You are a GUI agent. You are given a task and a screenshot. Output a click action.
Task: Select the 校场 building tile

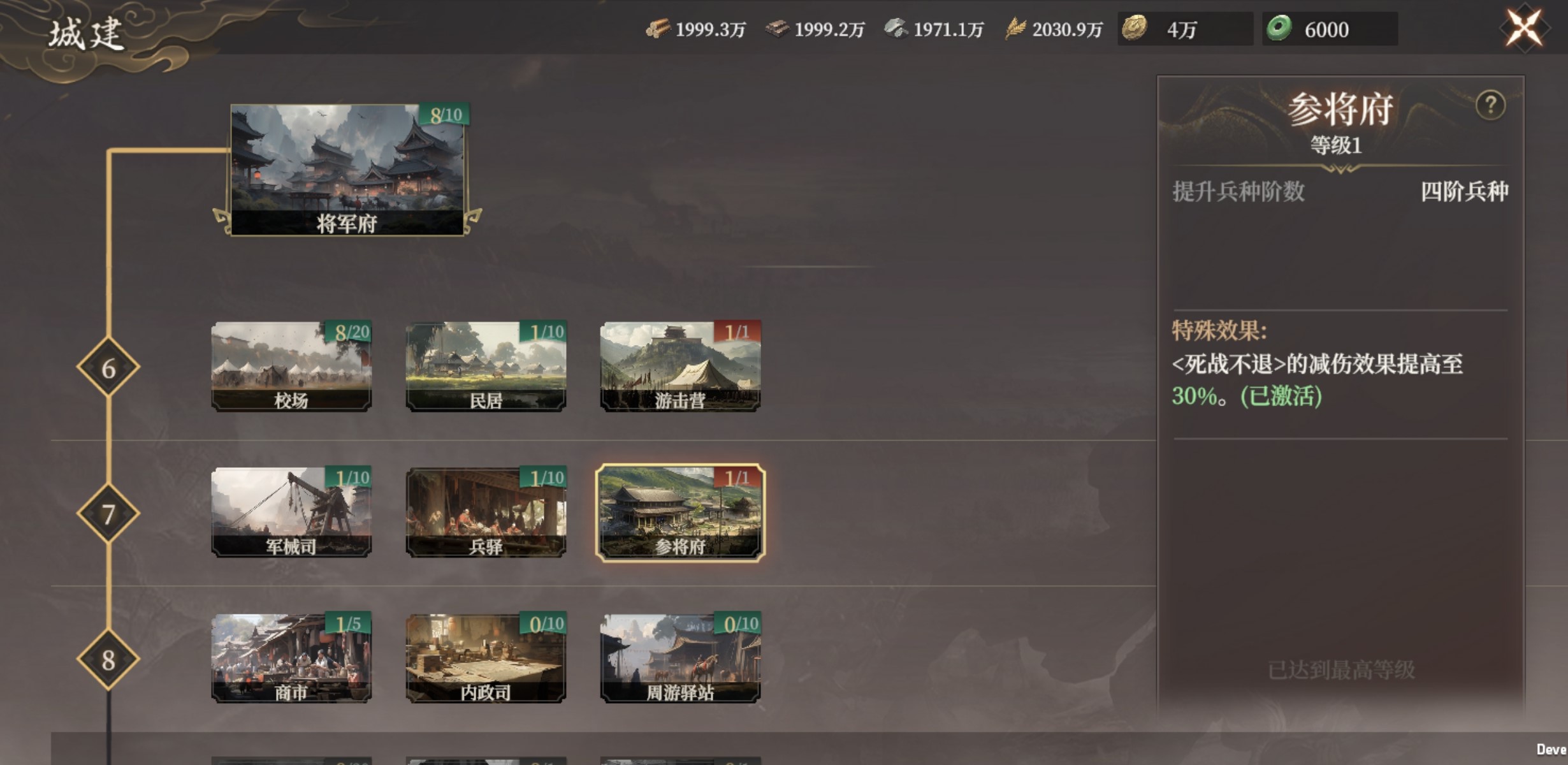291,366
